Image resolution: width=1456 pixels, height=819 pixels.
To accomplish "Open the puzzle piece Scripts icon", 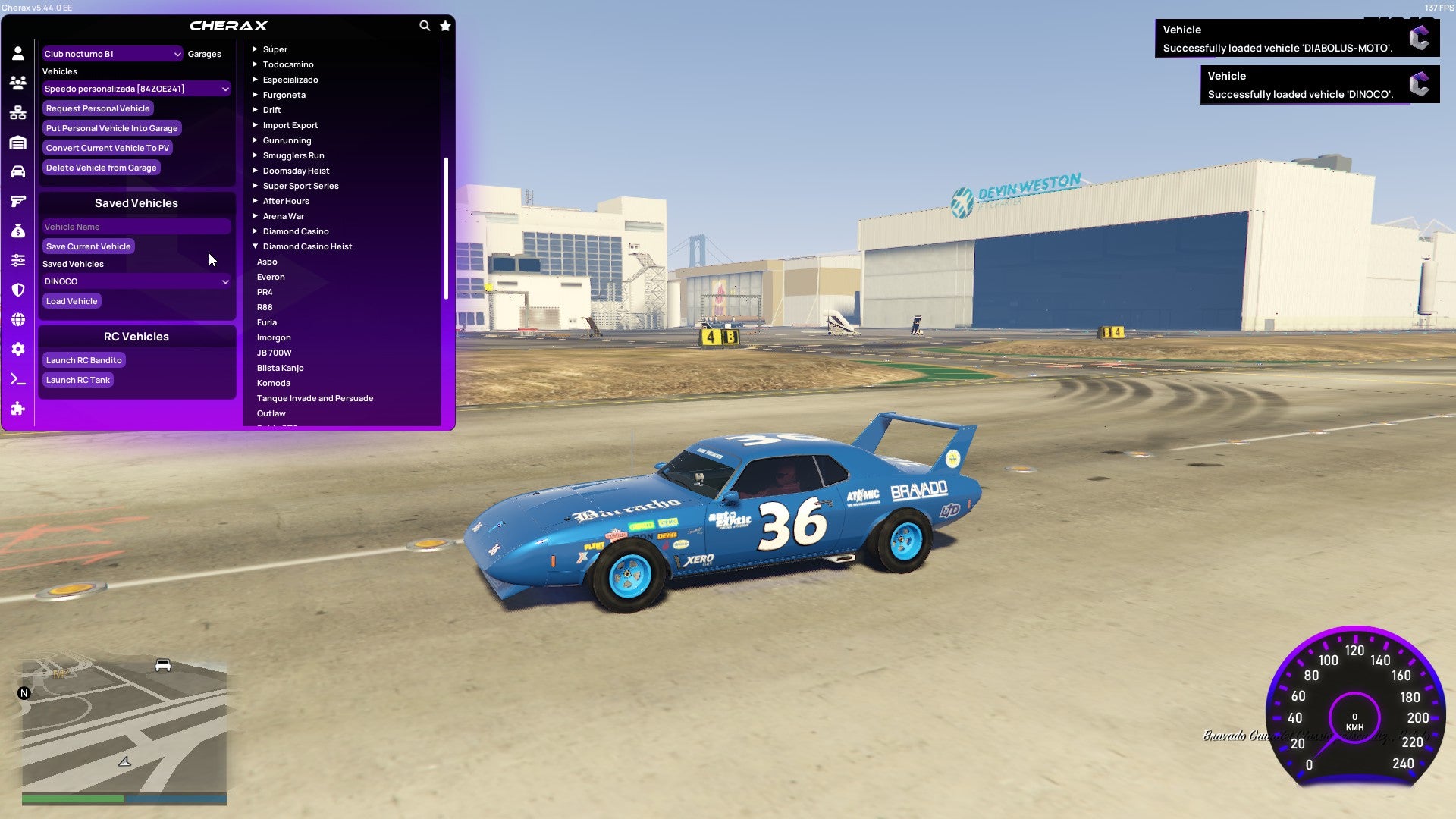I will tap(17, 409).
